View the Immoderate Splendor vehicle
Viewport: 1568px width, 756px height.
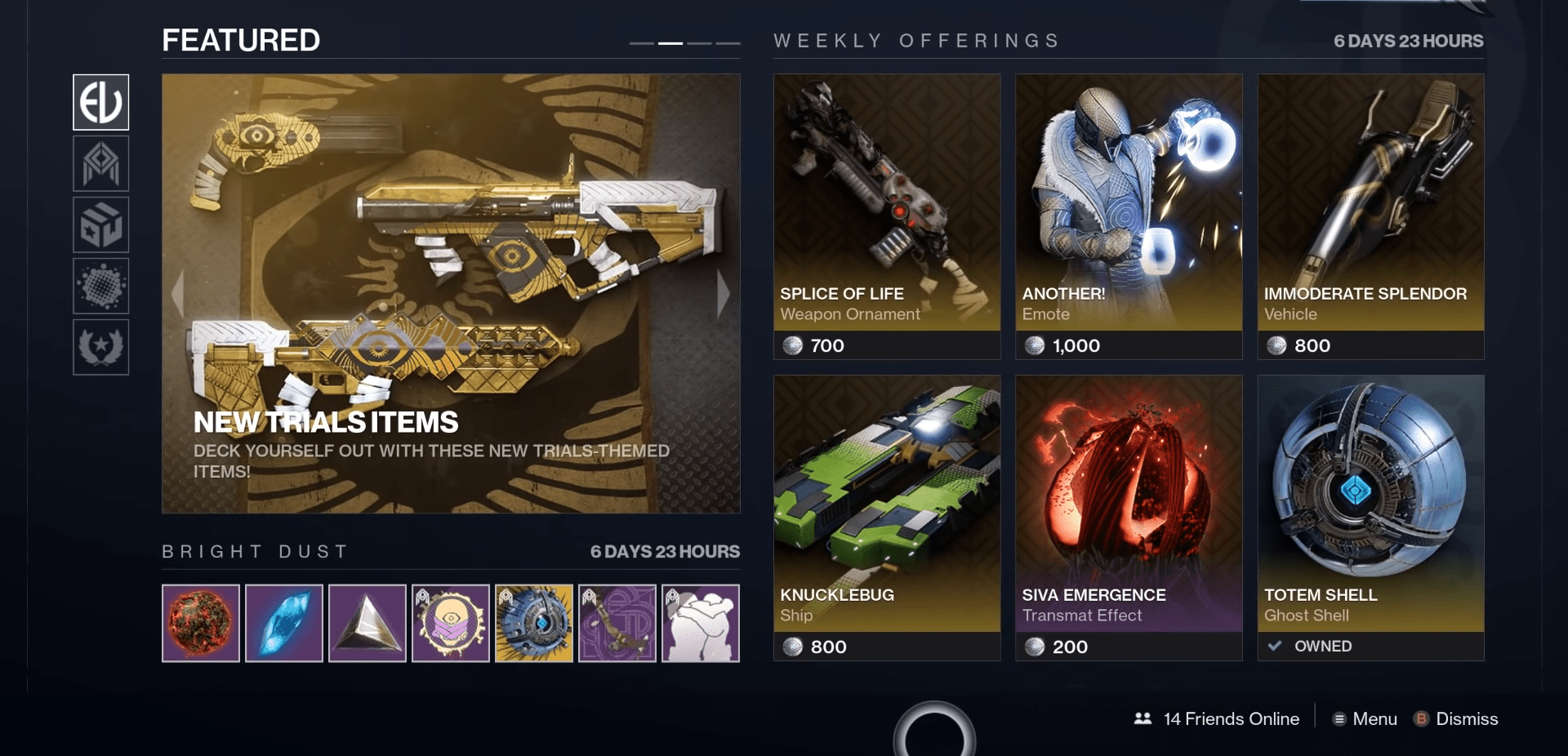1370,216
